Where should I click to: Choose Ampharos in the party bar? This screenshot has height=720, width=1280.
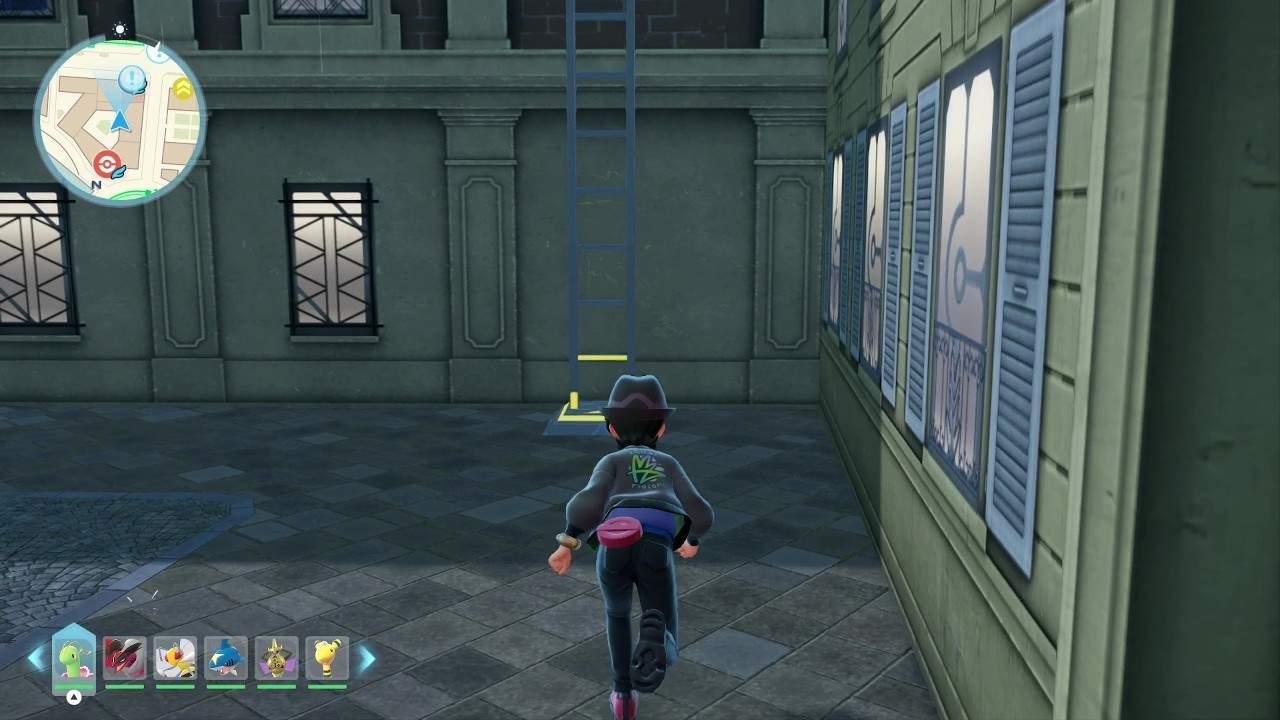tap(327, 658)
